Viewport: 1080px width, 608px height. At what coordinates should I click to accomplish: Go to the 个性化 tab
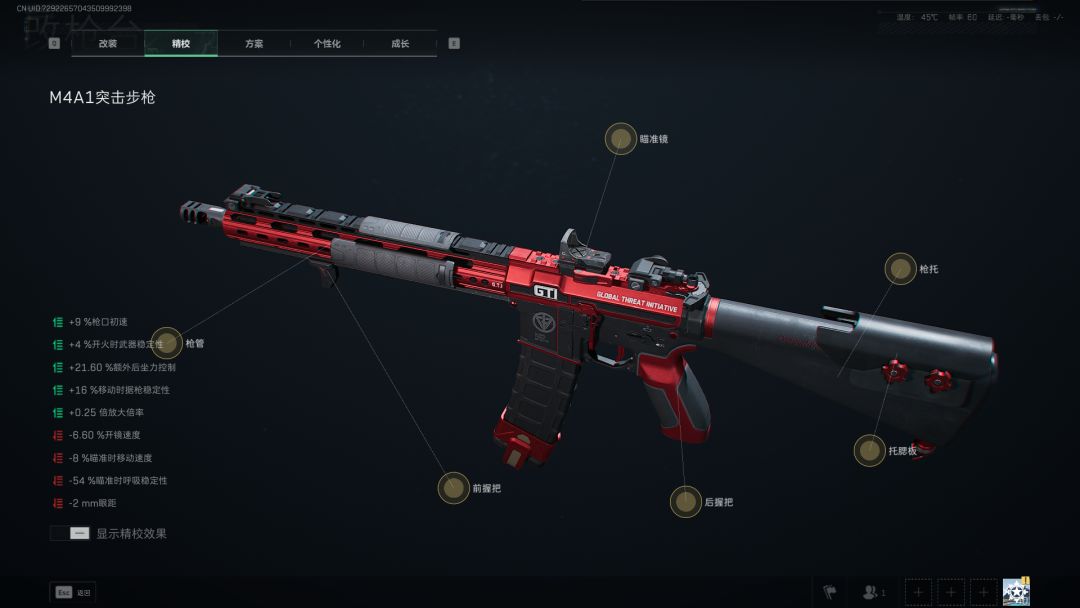pos(327,44)
